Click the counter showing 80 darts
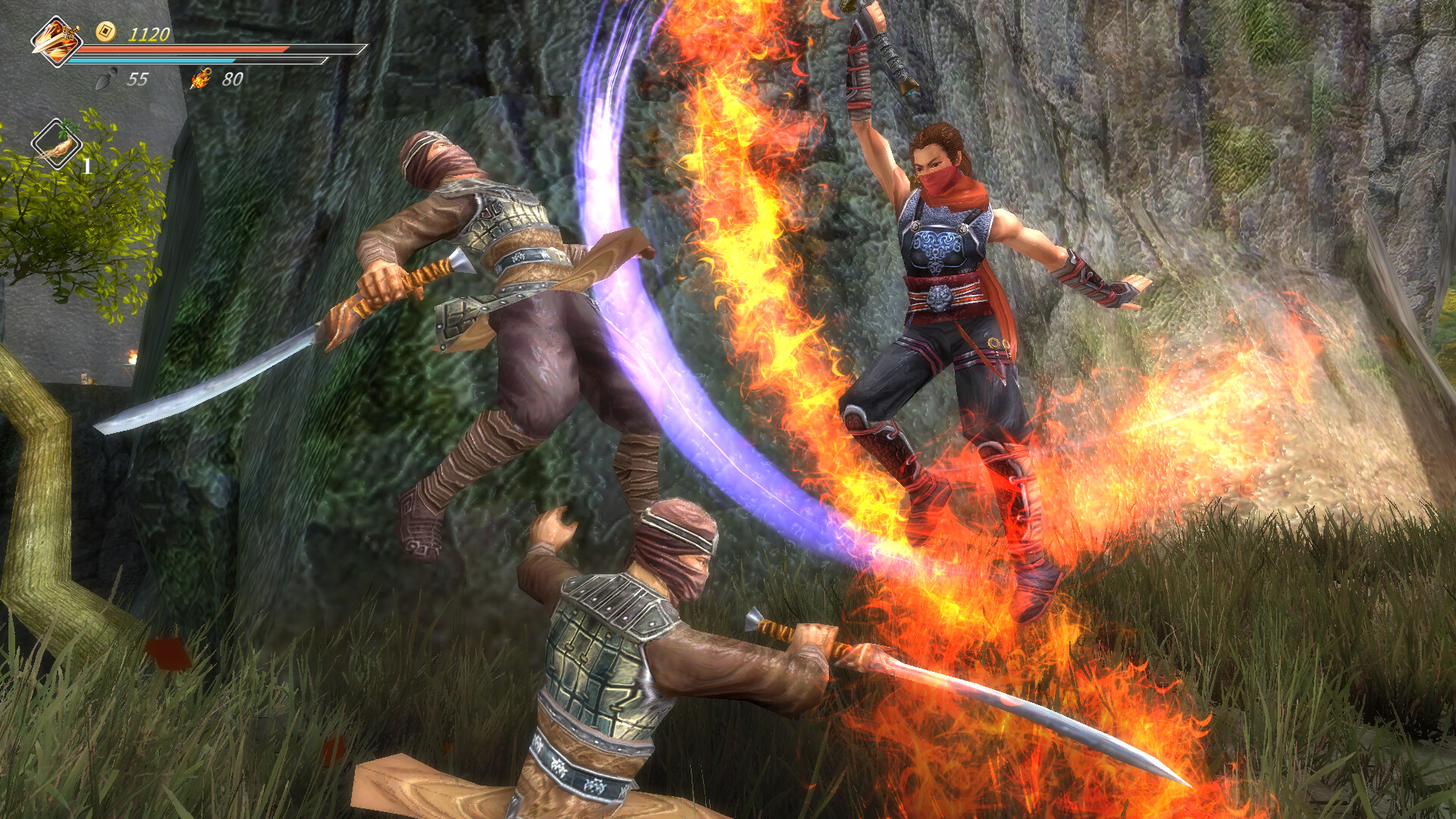1456x819 pixels. (234, 77)
